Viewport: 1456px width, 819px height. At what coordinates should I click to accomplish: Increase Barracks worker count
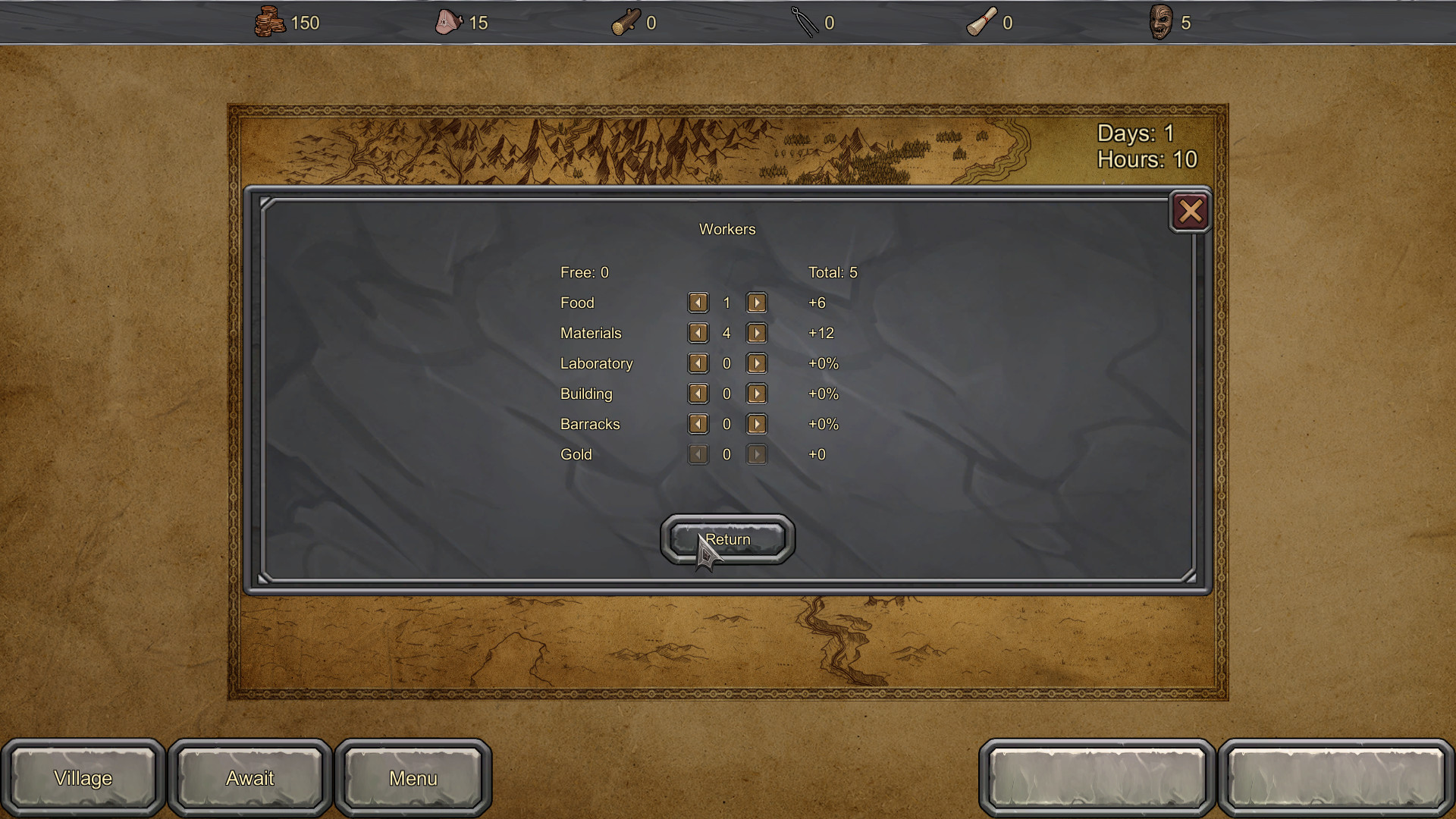(x=756, y=424)
